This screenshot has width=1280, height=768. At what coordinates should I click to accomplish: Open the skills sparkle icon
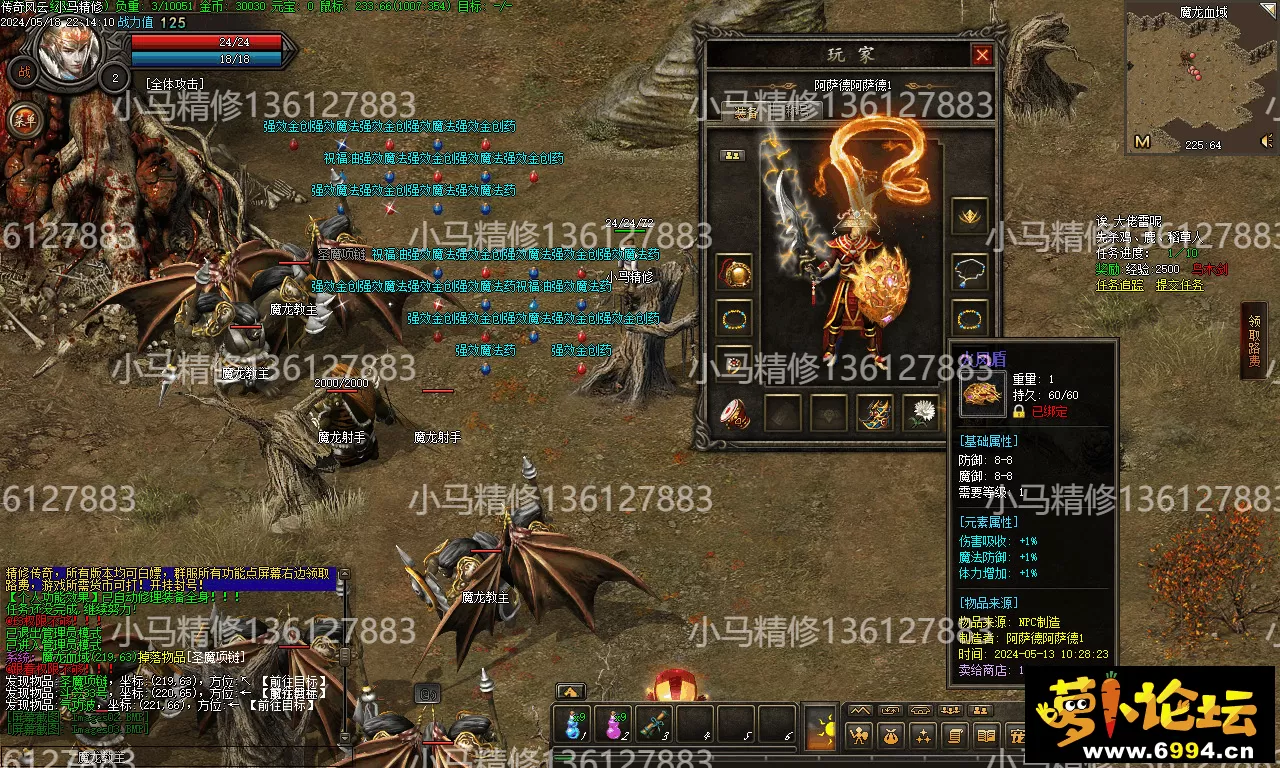tap(922, 737)
